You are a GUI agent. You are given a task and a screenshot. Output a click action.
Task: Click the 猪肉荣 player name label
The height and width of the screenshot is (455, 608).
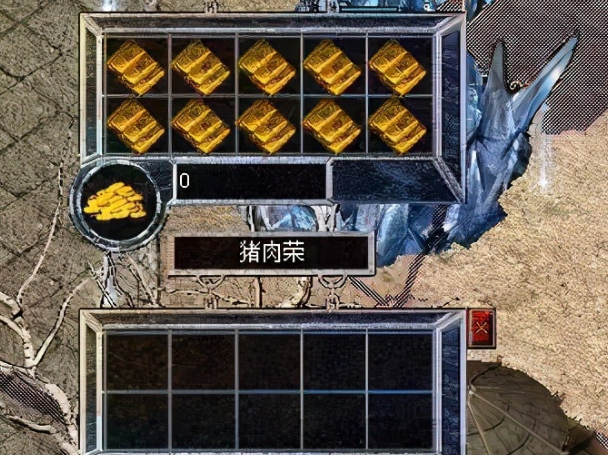point(272,254)
